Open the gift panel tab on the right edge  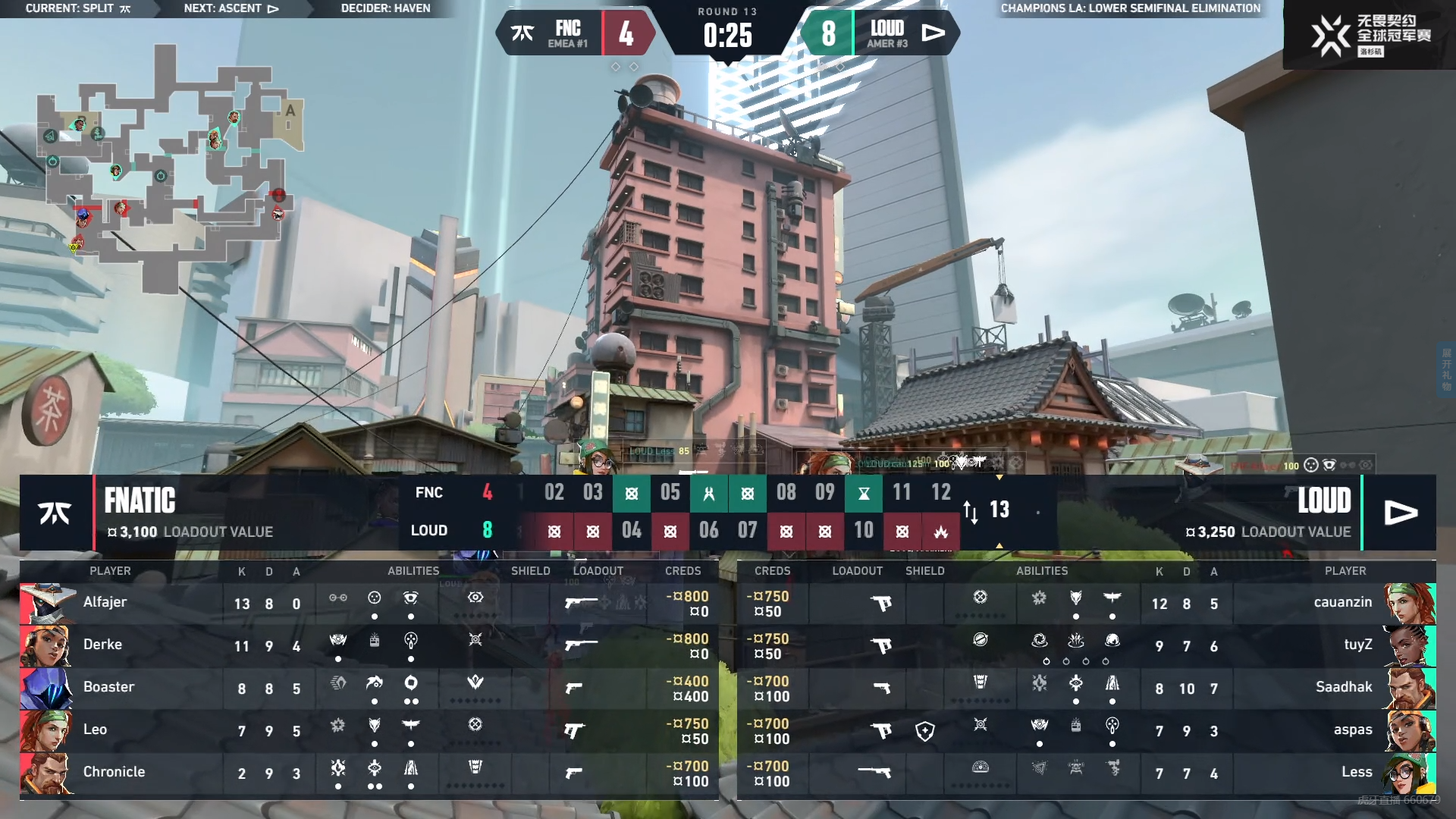(1447, 370)
